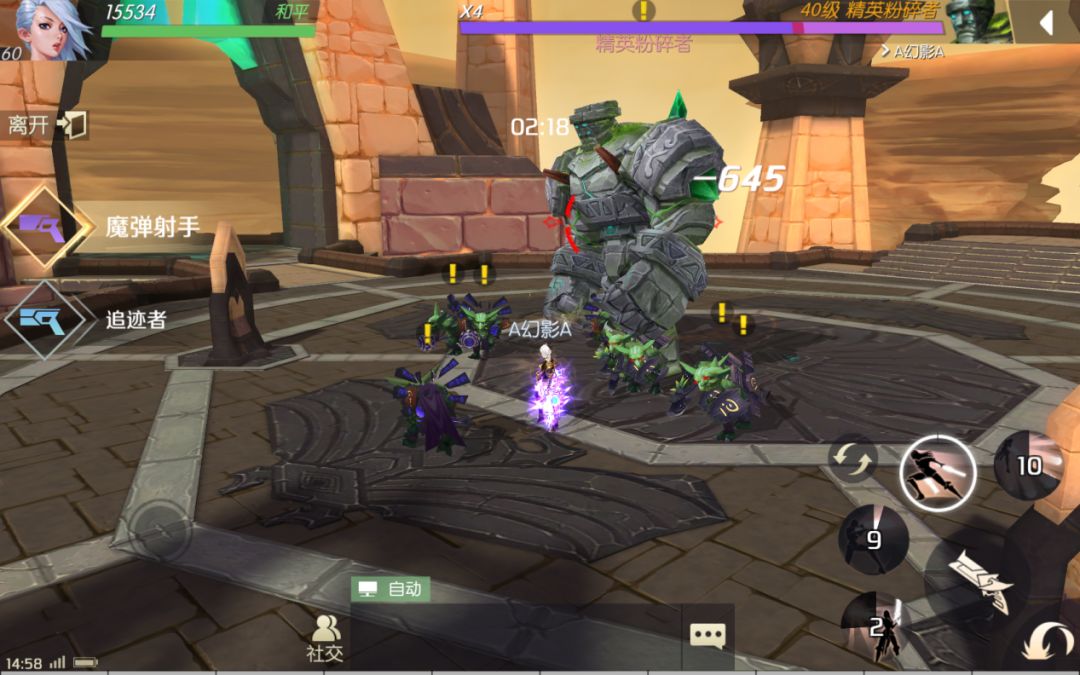The image size is (1080, 675).
Task: Open the 社交 social menu
Action: (x=325, y=638)
